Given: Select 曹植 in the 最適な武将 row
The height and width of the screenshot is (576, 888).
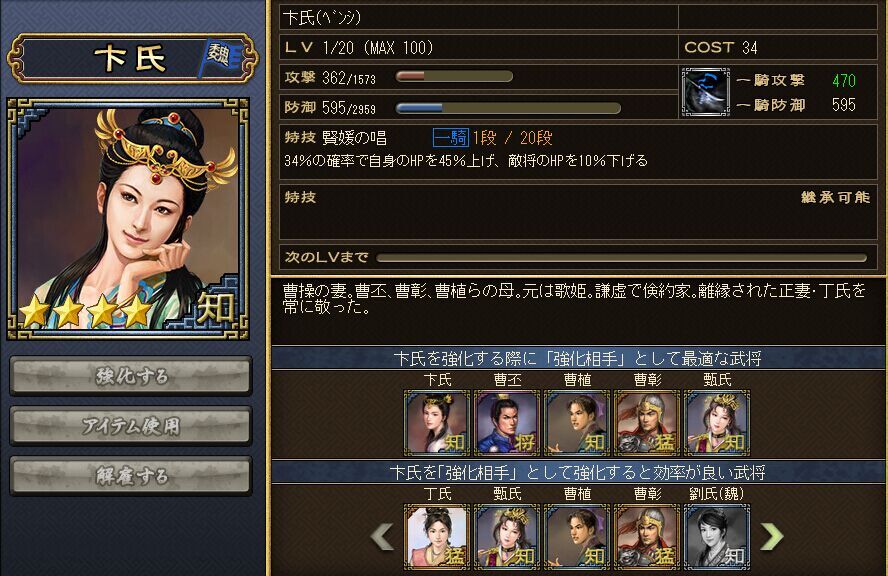Looking at the screenshot, I should click(577, 422).
